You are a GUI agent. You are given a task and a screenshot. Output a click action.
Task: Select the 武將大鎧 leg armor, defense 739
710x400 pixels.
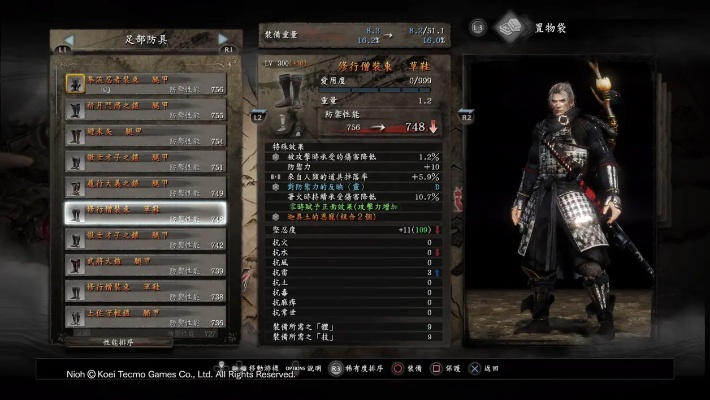(x=147, y=264)
